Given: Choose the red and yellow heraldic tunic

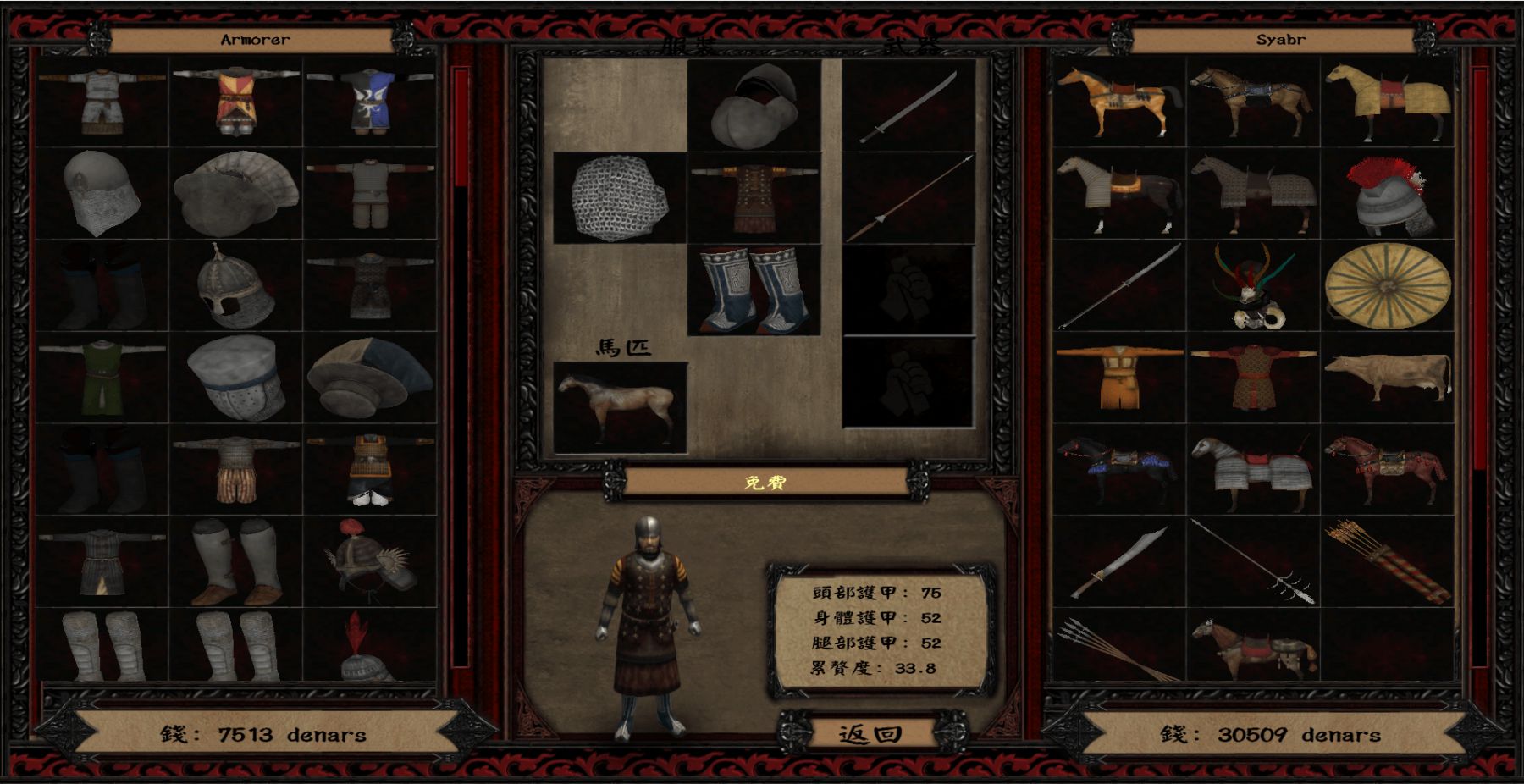Looking at the screenshot, I should [x=235, y=102].
